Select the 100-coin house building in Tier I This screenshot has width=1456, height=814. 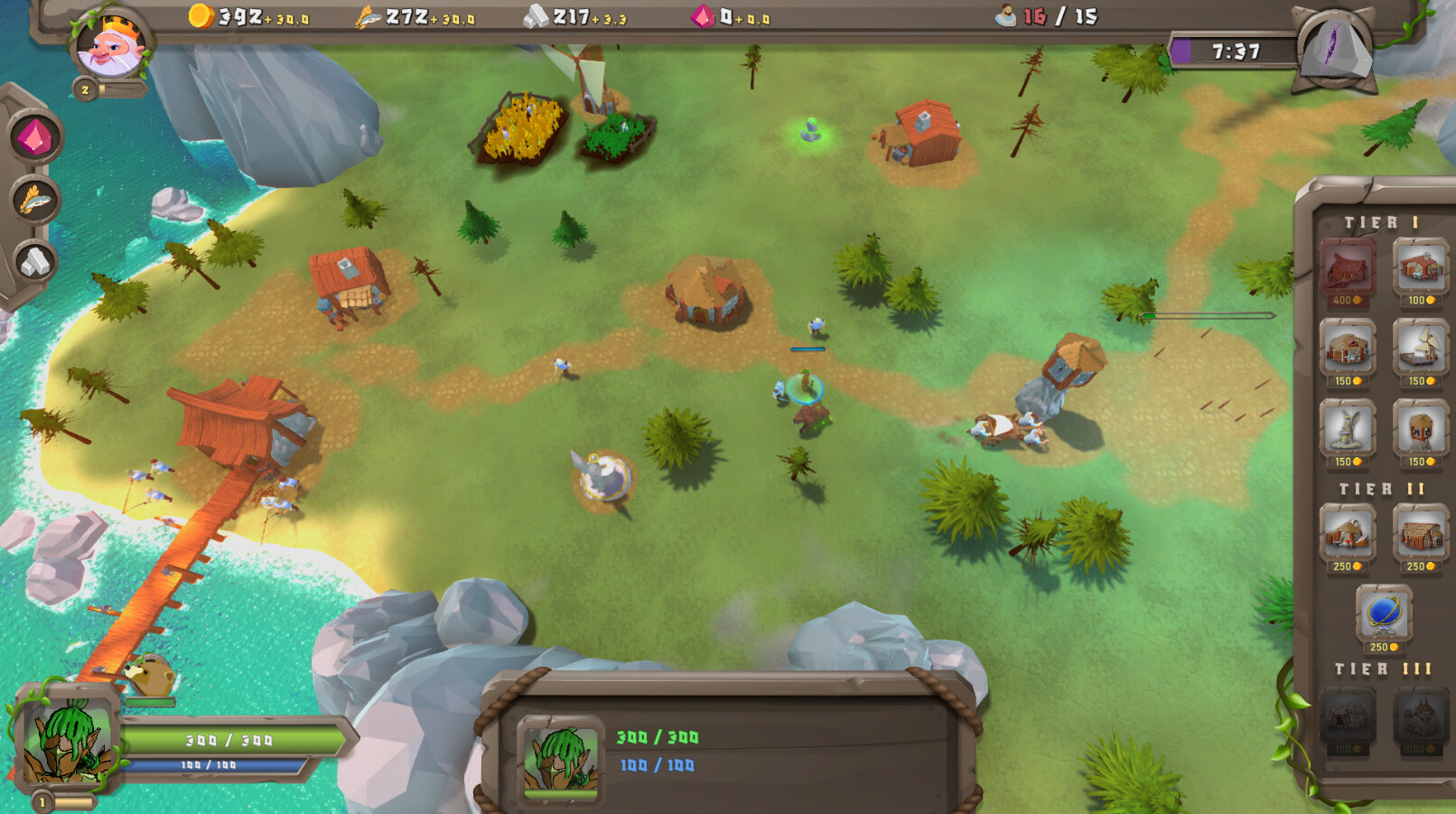(x=1418, y=267)
